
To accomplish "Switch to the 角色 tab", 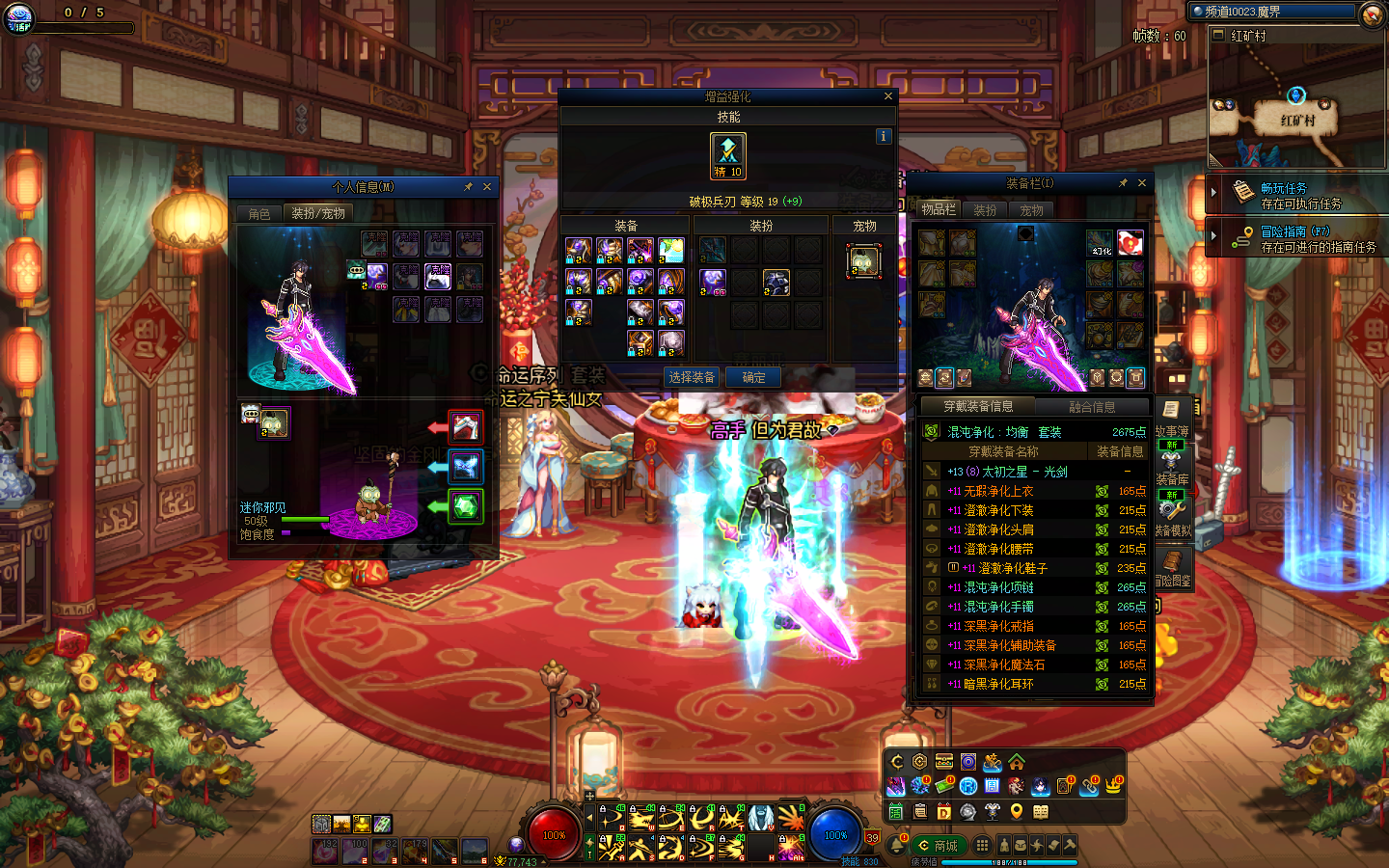I will [259, 213].
